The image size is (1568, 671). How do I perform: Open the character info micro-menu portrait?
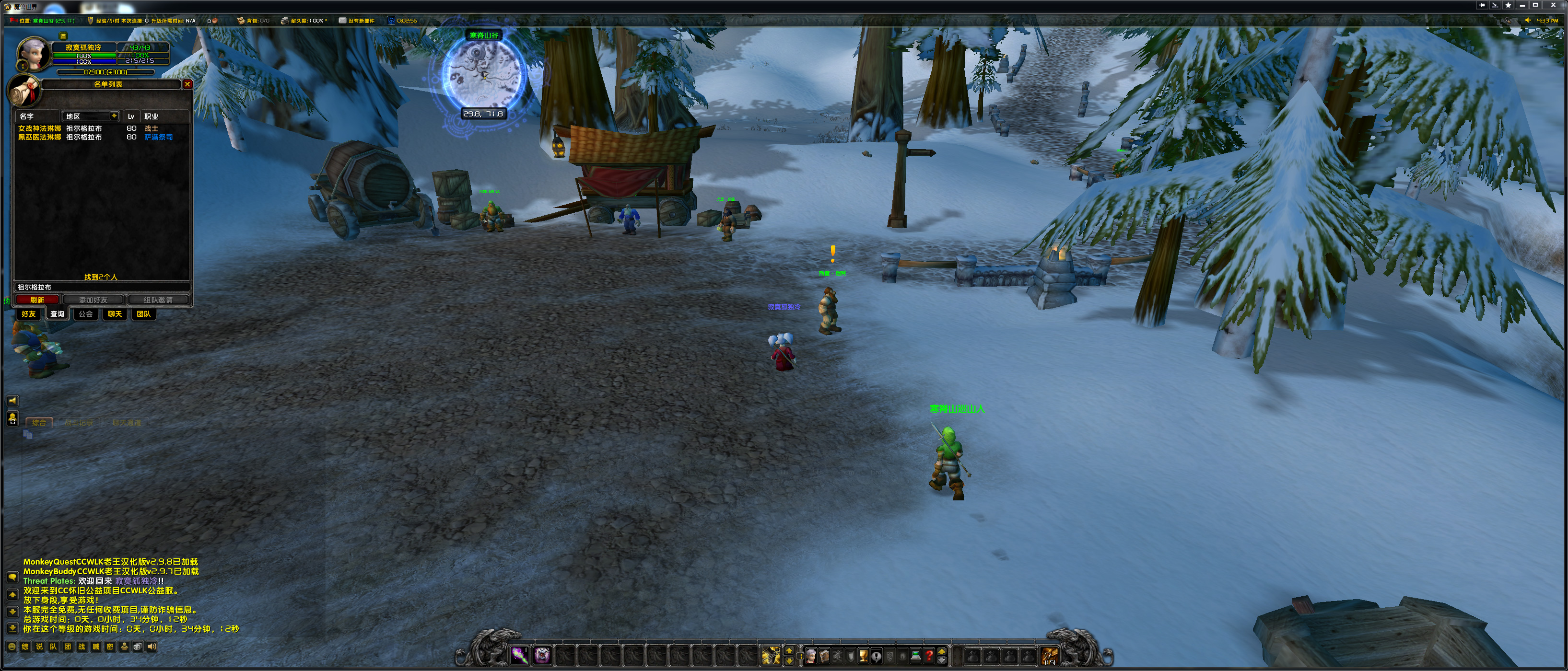(x=811, y=656)
